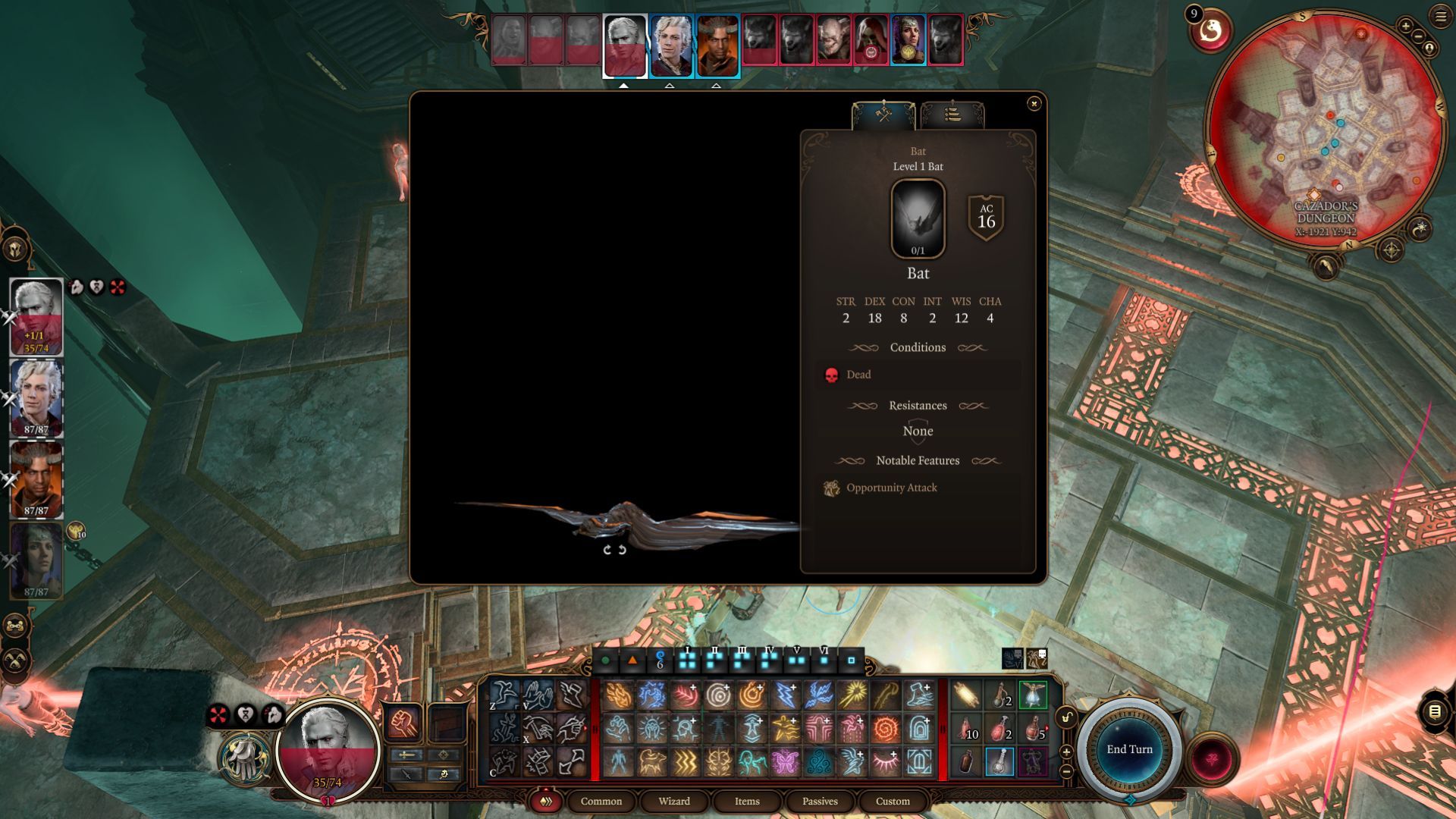Choose the Common hotbar tab
Screen dimensions: 1456x819
click(x=601, y=801)
